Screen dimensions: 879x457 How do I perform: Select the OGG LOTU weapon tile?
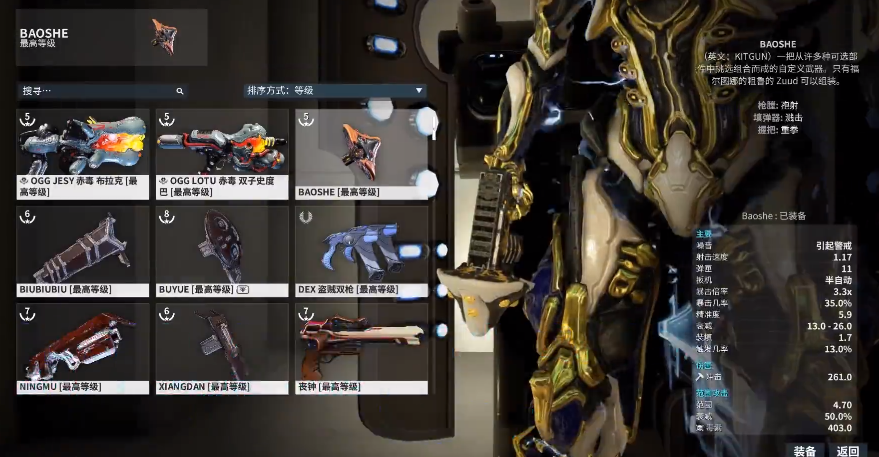[x=222, y=152]
